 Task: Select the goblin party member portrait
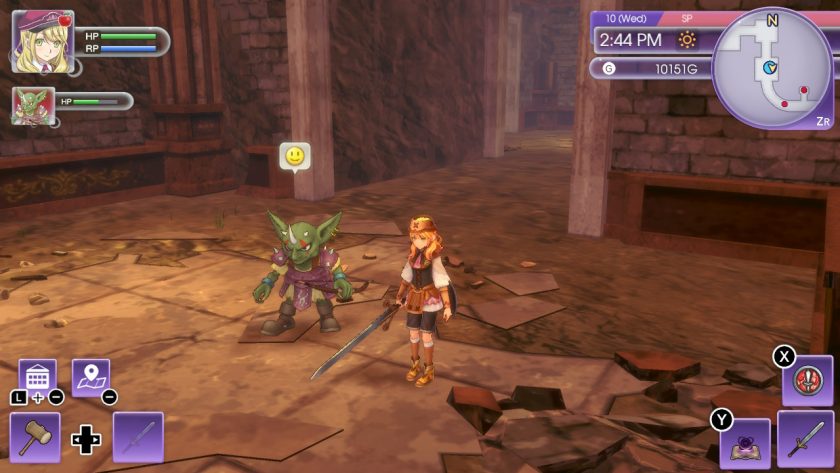33,106
